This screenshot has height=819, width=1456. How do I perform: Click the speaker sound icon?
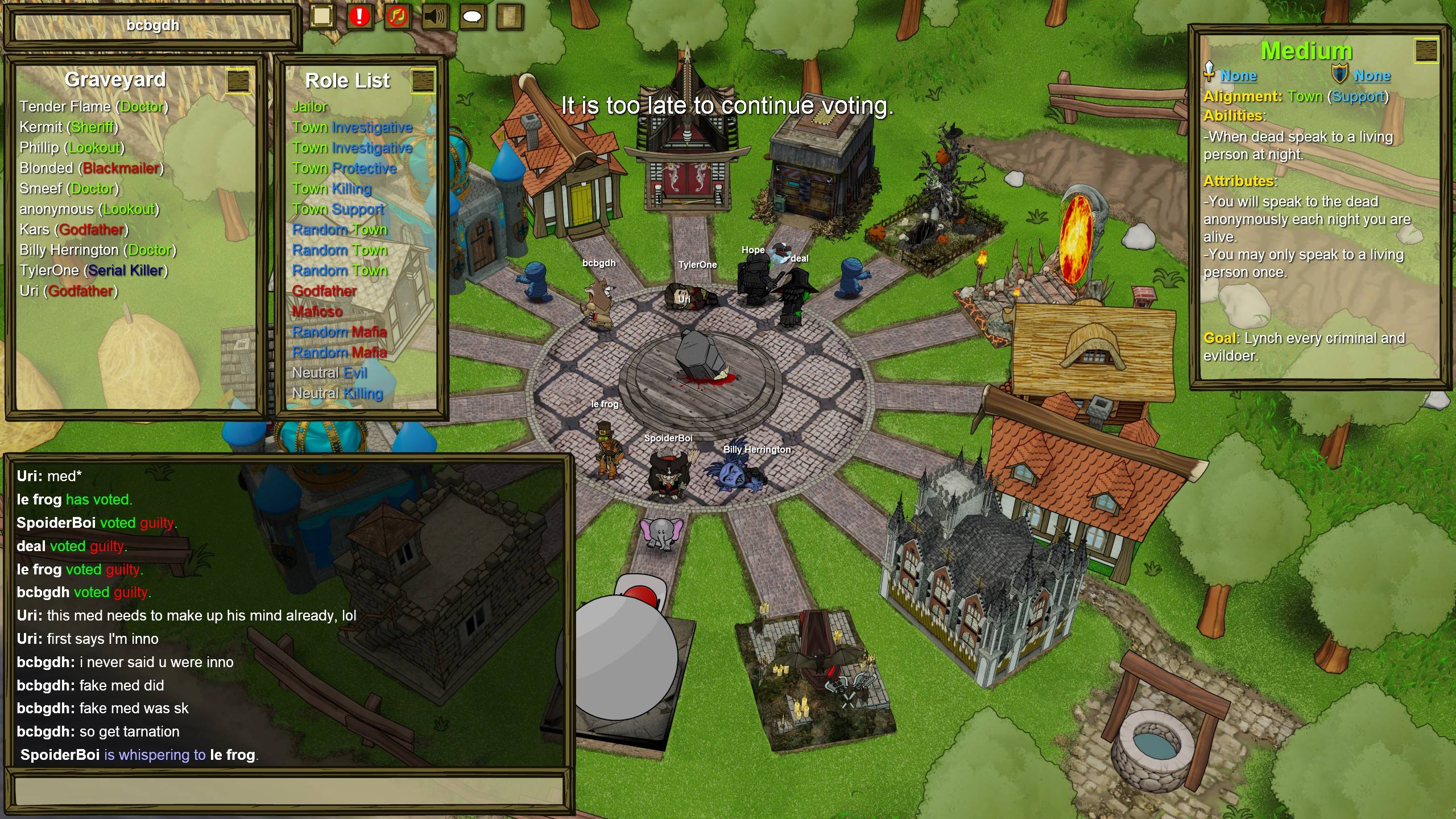(435, 15)
